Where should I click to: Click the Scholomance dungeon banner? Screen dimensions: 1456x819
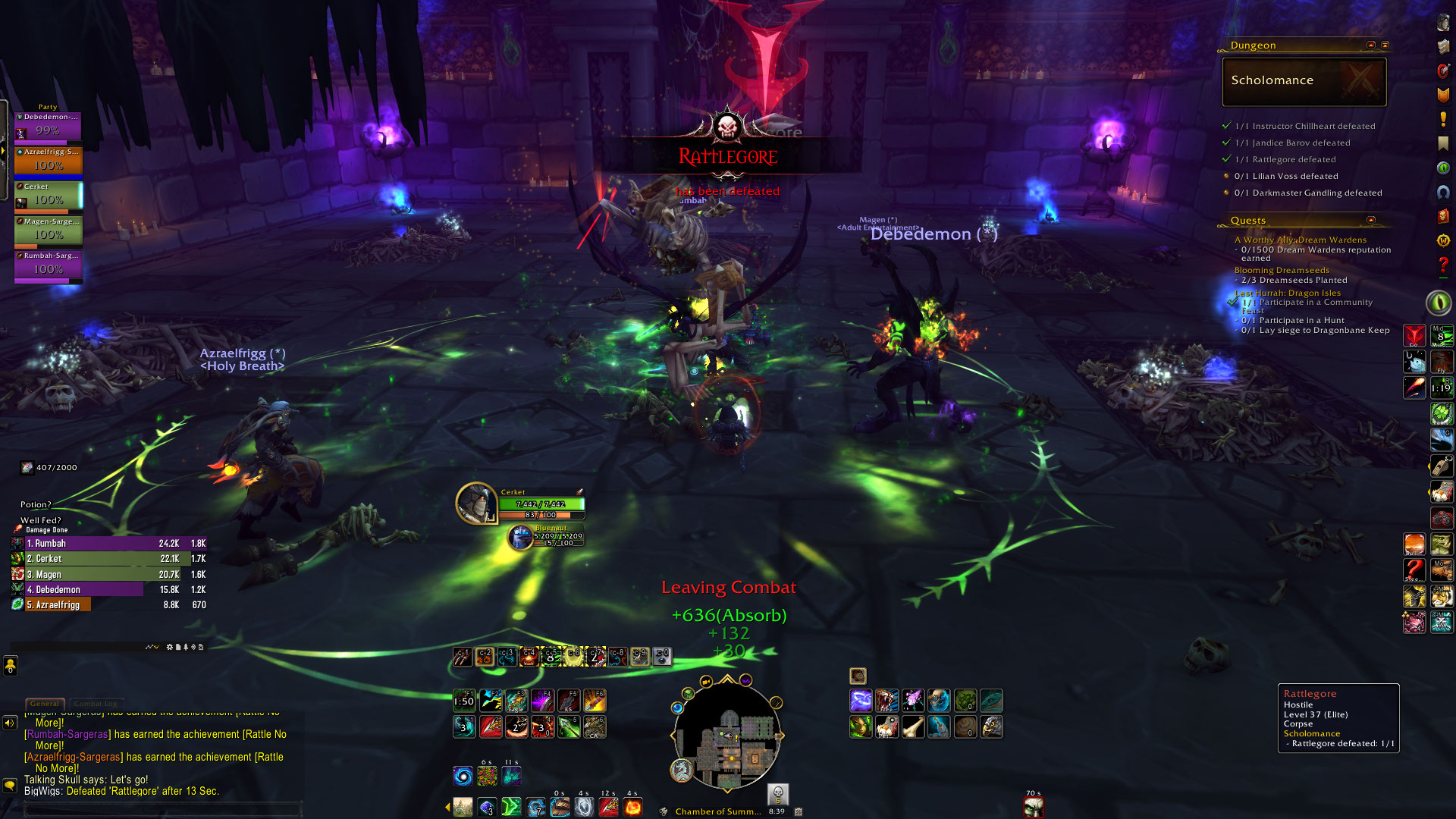(x=1304, y=81)
